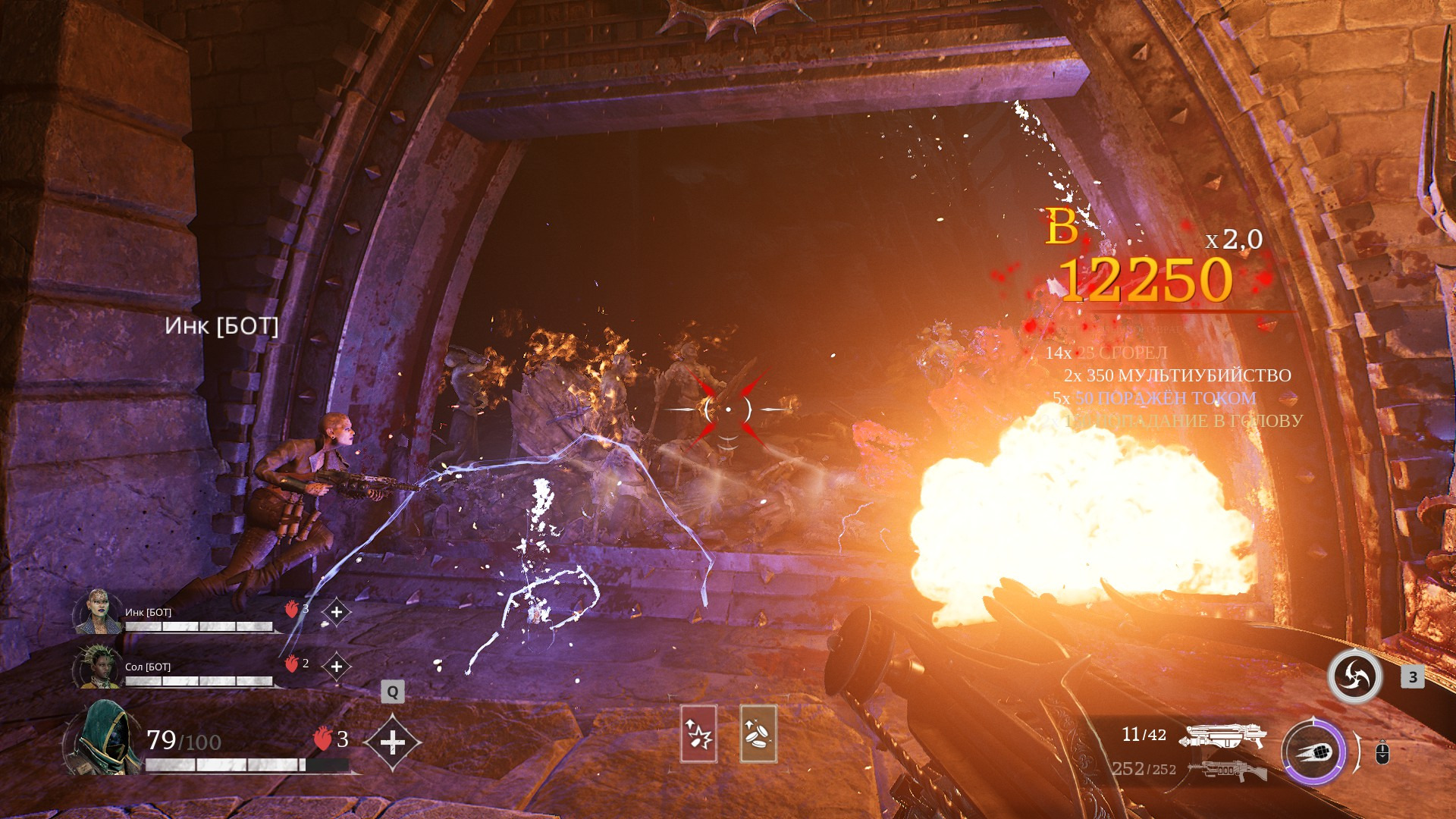Viewport: 1456px width, 819px height.
Task: Select the brown coins tarot card
Action: (x=758, y=733)
